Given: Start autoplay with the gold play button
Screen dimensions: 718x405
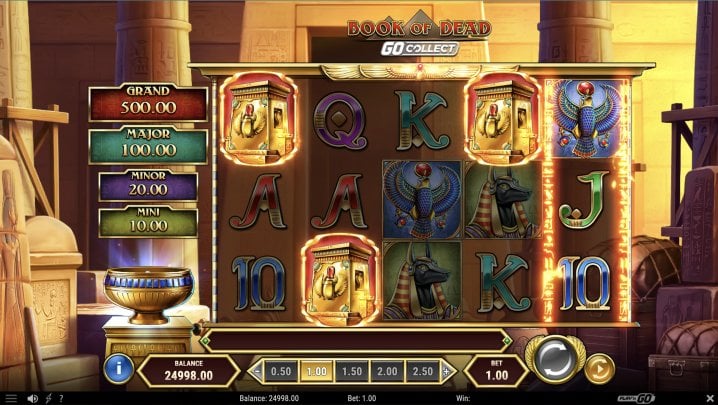Looking at the screenshot, I should coord(598,368).
